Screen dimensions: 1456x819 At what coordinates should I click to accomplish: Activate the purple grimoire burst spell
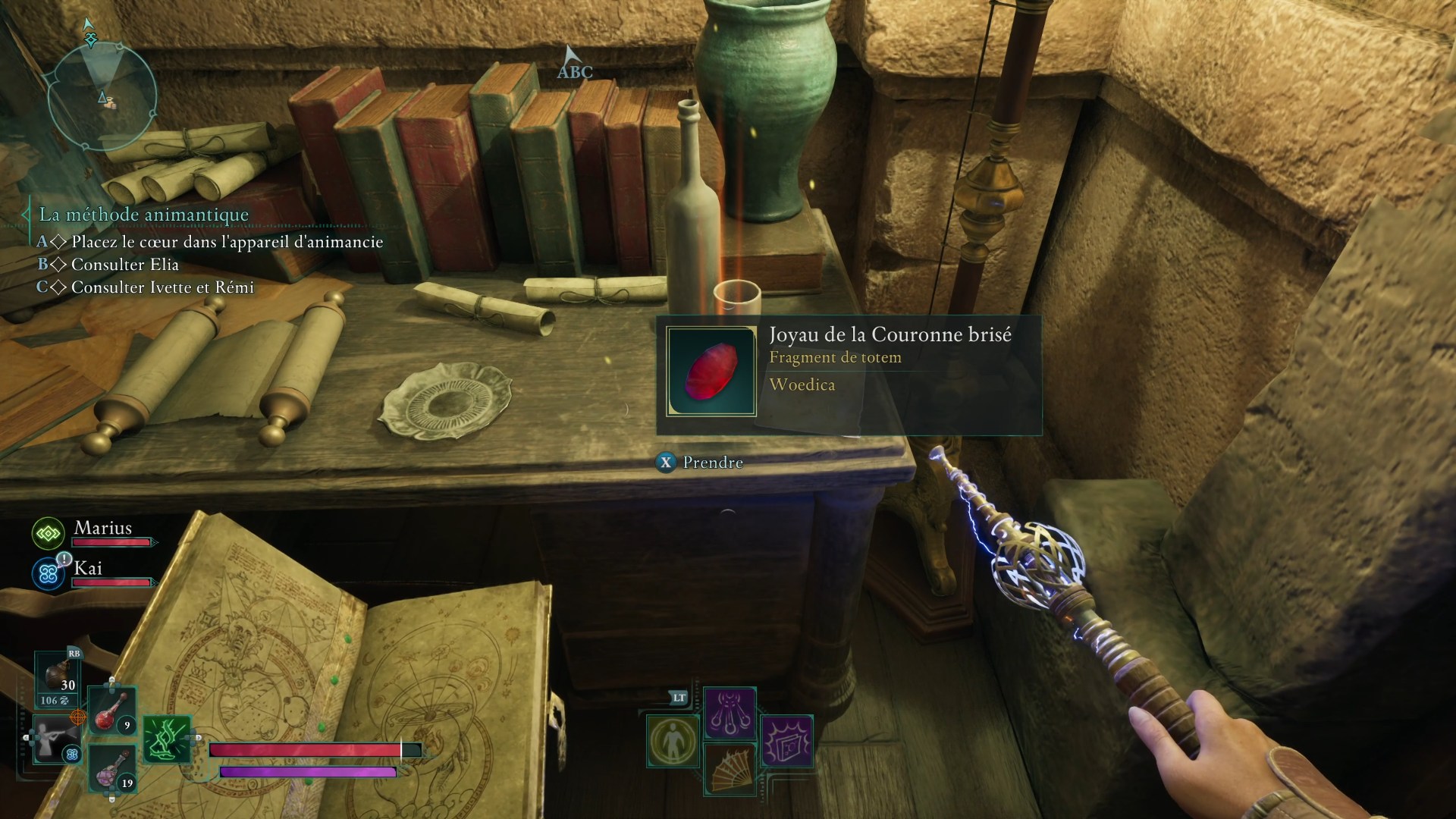pos(786,741)
